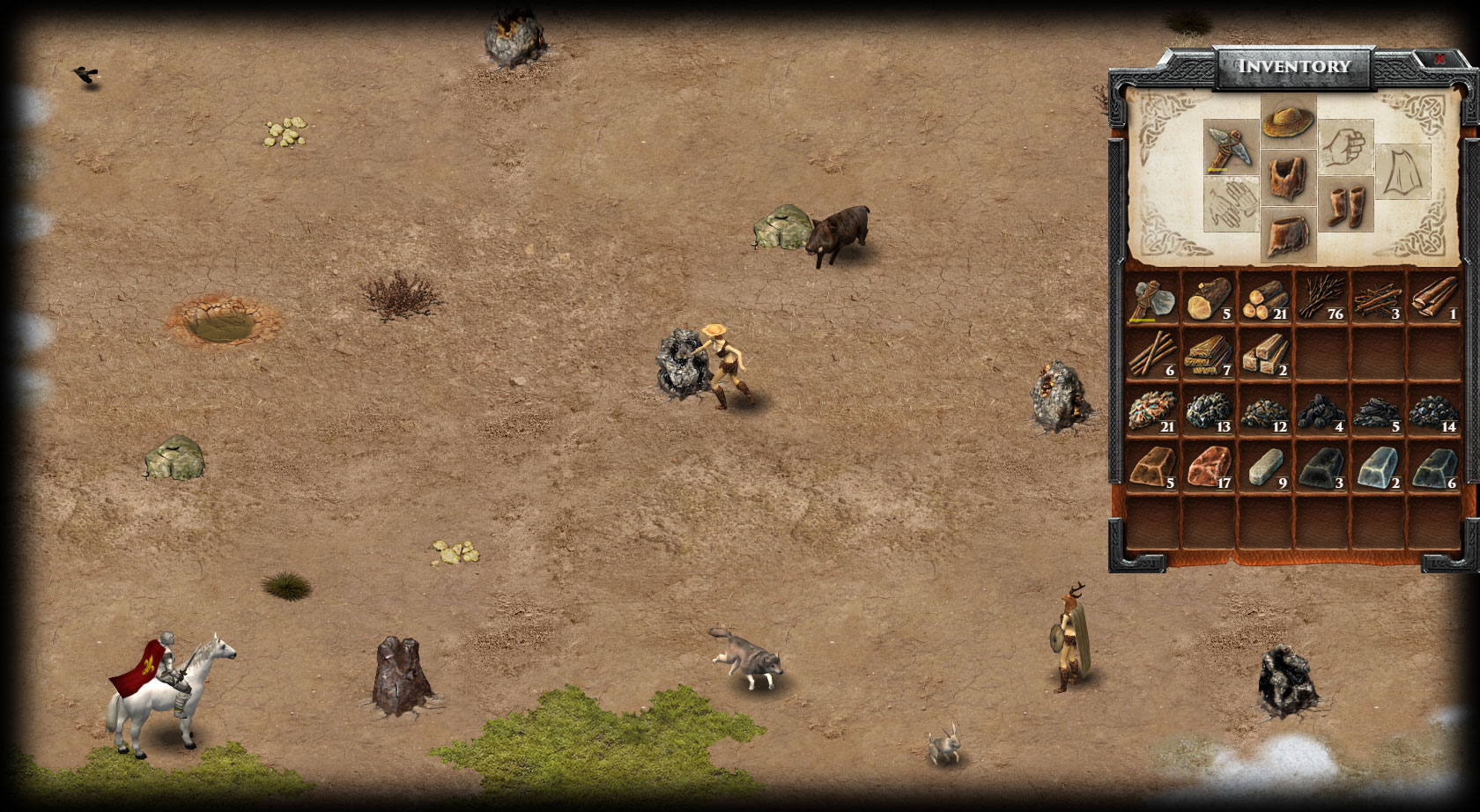Pick the stack of 6 sticks
1480x812 pixels.
tap(1153, 355)
